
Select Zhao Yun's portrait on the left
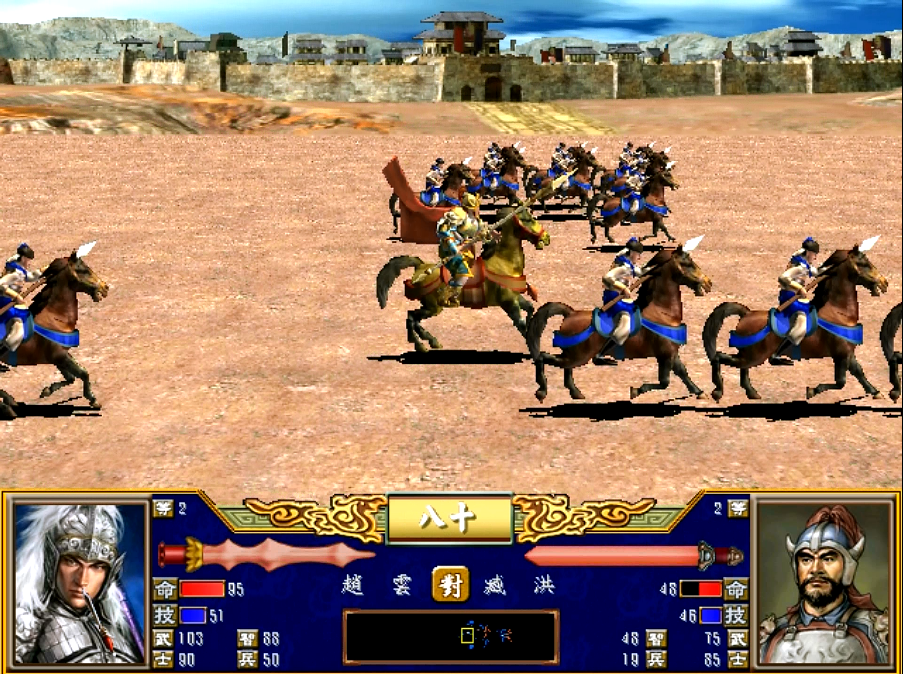click(x=80, y=582)
